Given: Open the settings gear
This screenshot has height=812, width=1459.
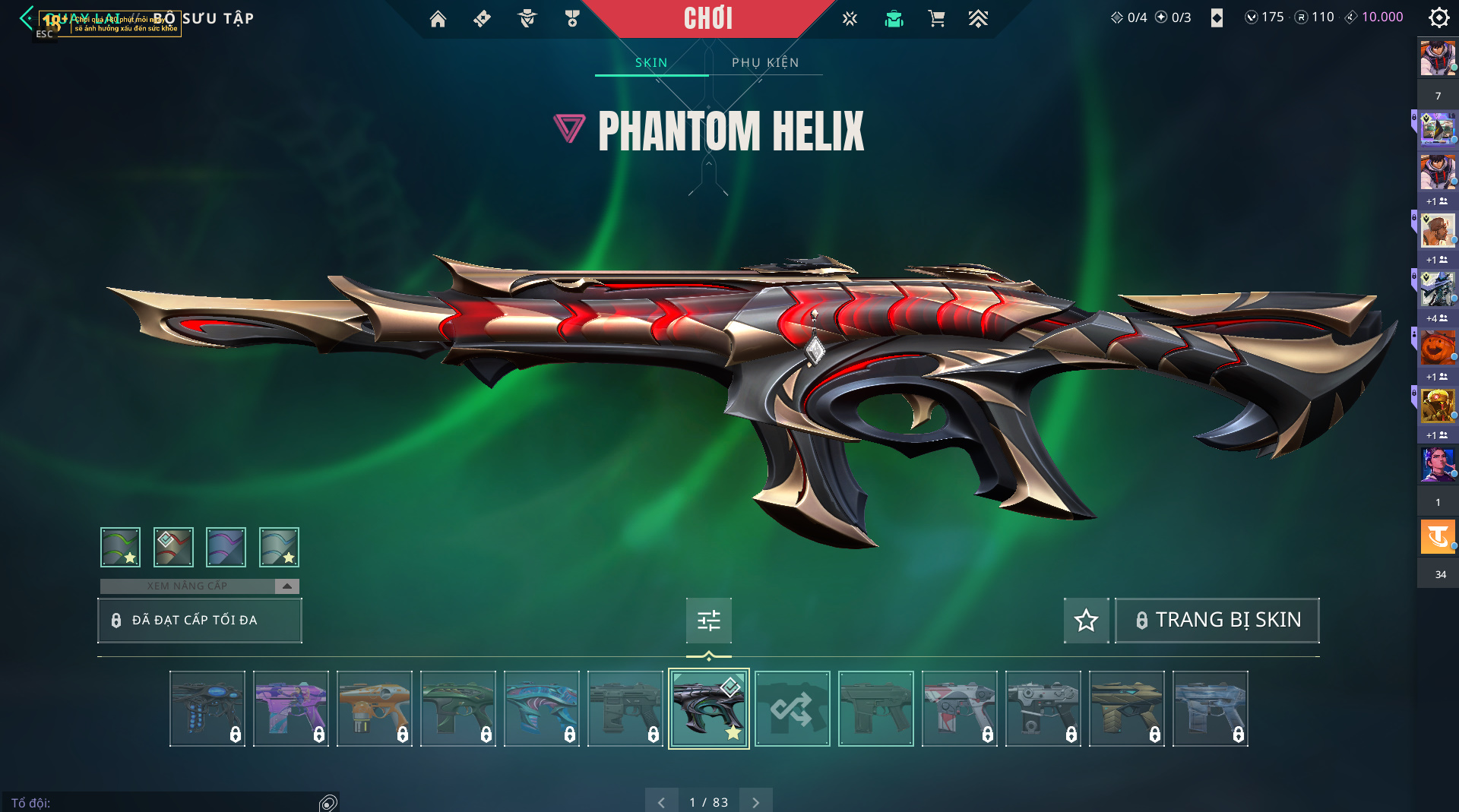Looking at the screenshot, I should pos(1438,17).
